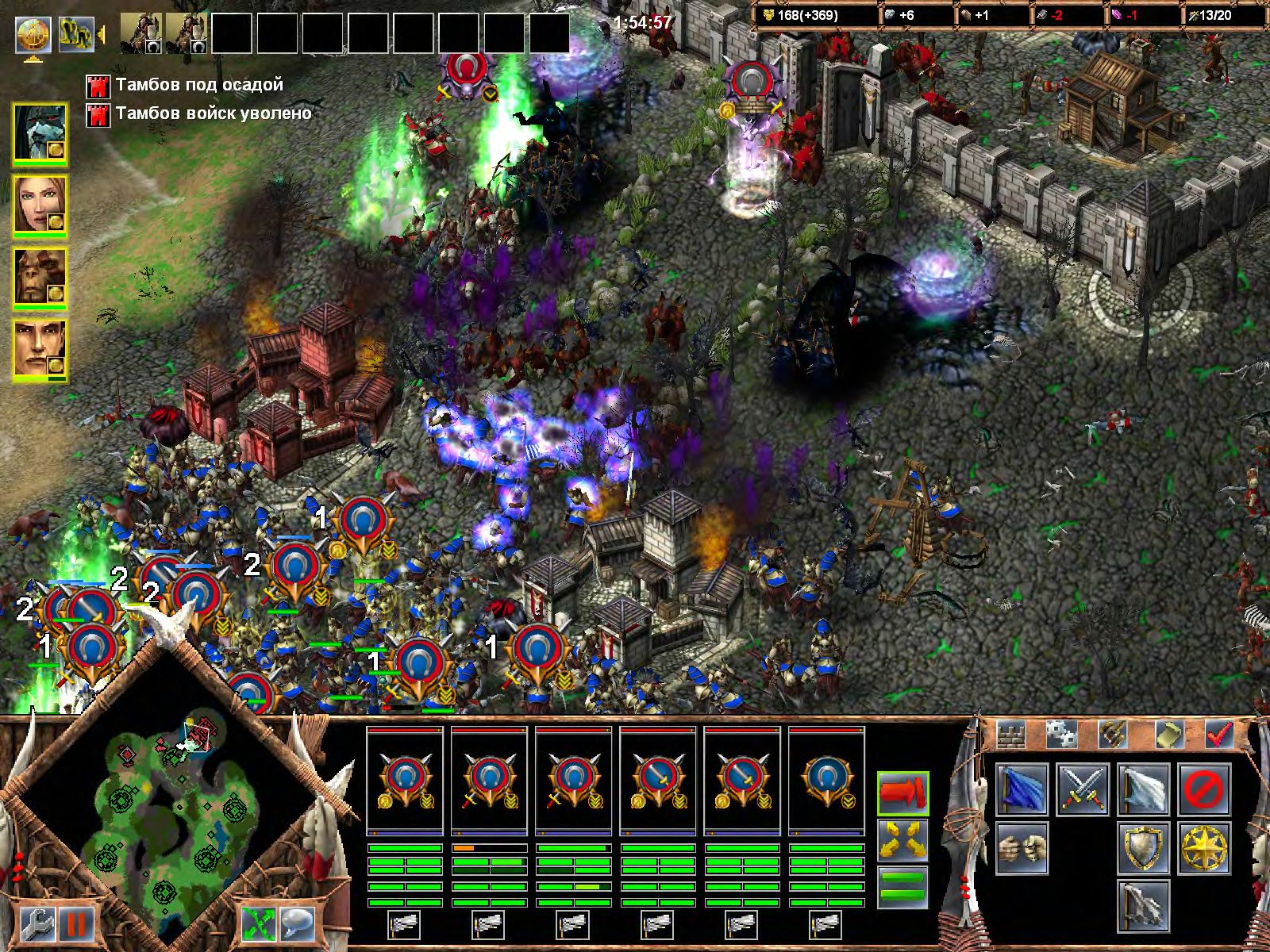
Task: Choose the yellow spread-arrows skirmish formation
Action: pyautogui.click(x=902, y=839)
